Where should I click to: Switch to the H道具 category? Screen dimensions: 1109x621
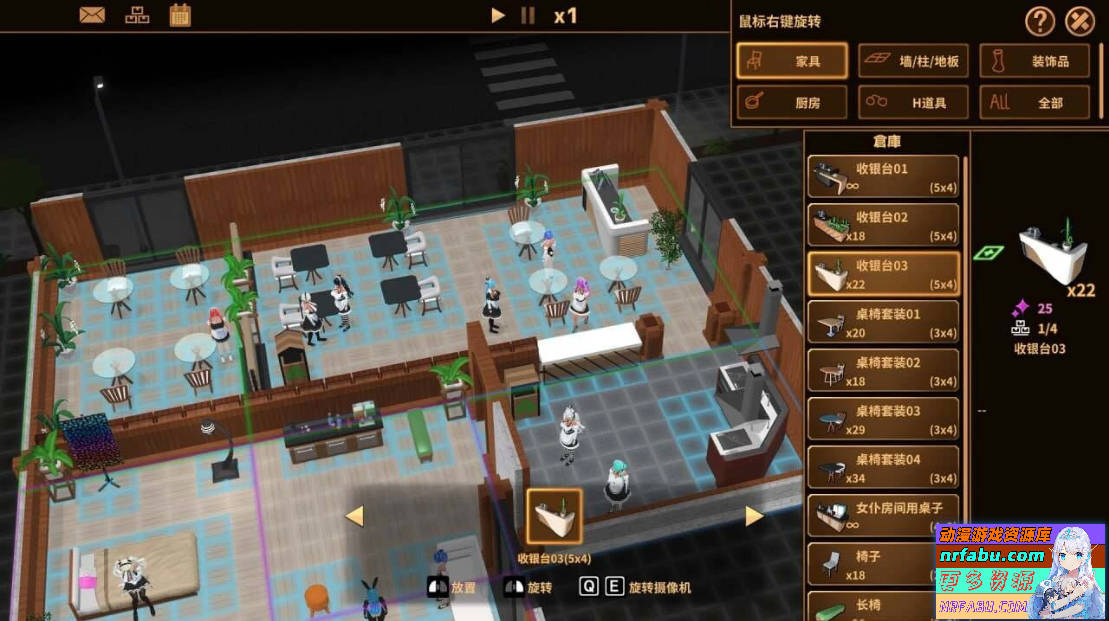913,102
